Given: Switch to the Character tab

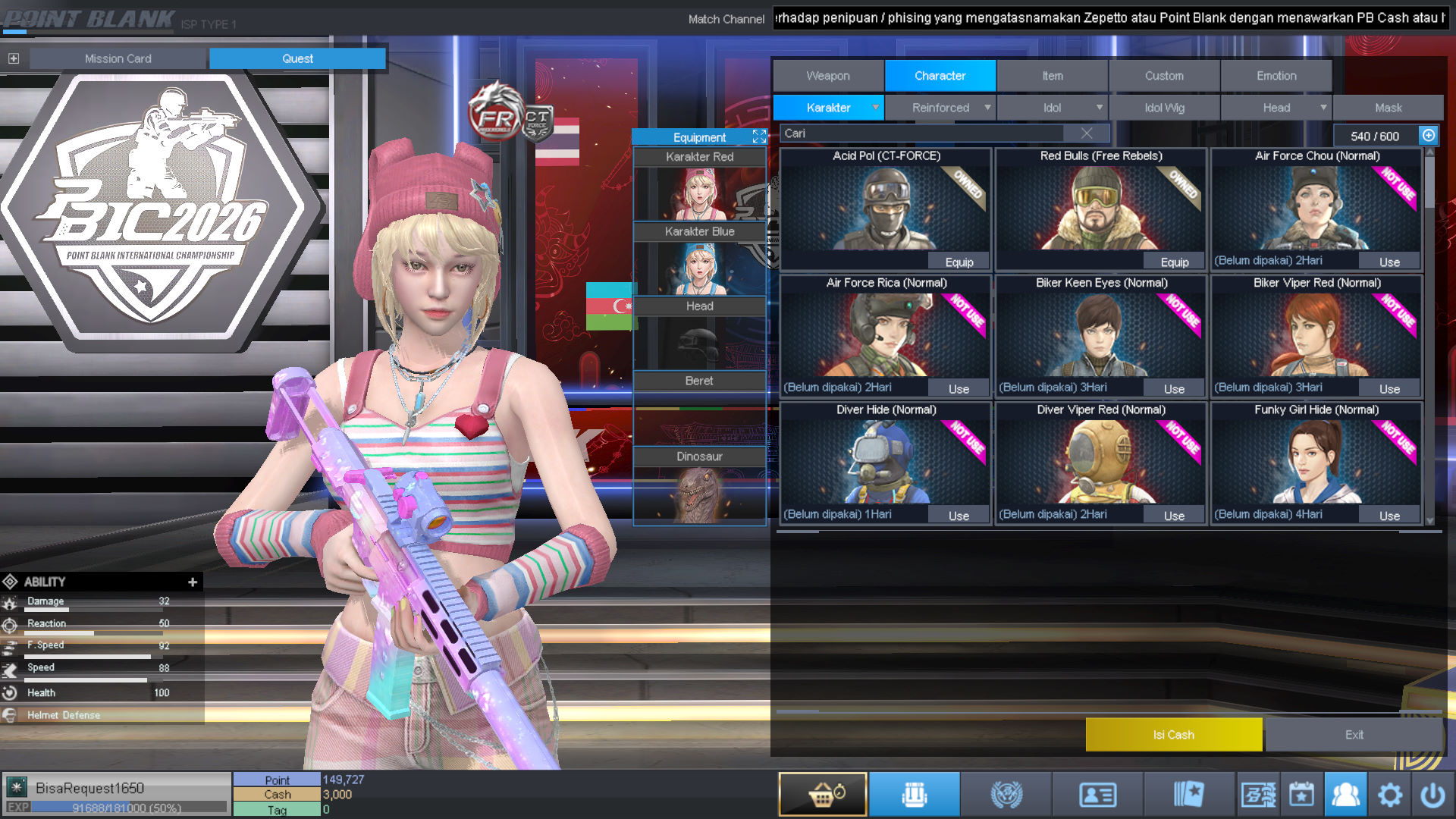Looking at the screenshot, I should click(x=940, y=75).
